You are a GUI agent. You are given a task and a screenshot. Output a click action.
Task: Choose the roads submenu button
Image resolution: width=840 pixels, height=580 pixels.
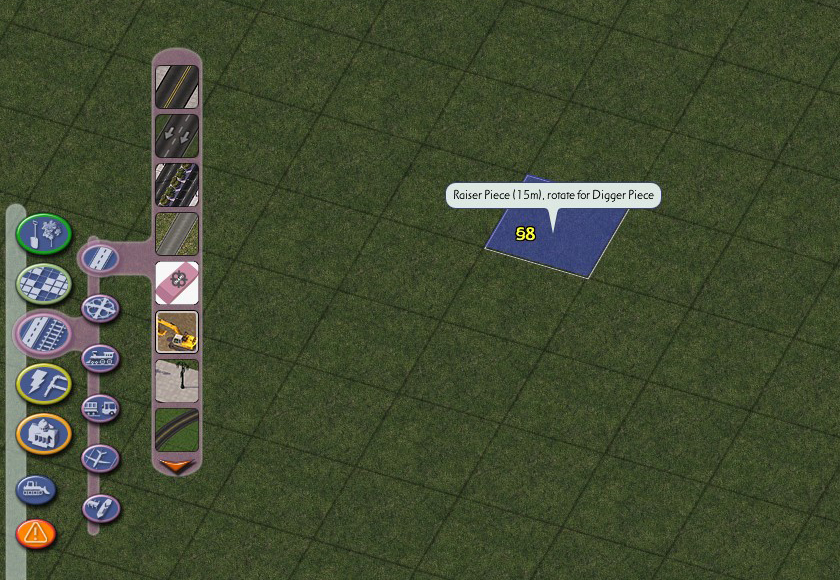click(100, 258)
